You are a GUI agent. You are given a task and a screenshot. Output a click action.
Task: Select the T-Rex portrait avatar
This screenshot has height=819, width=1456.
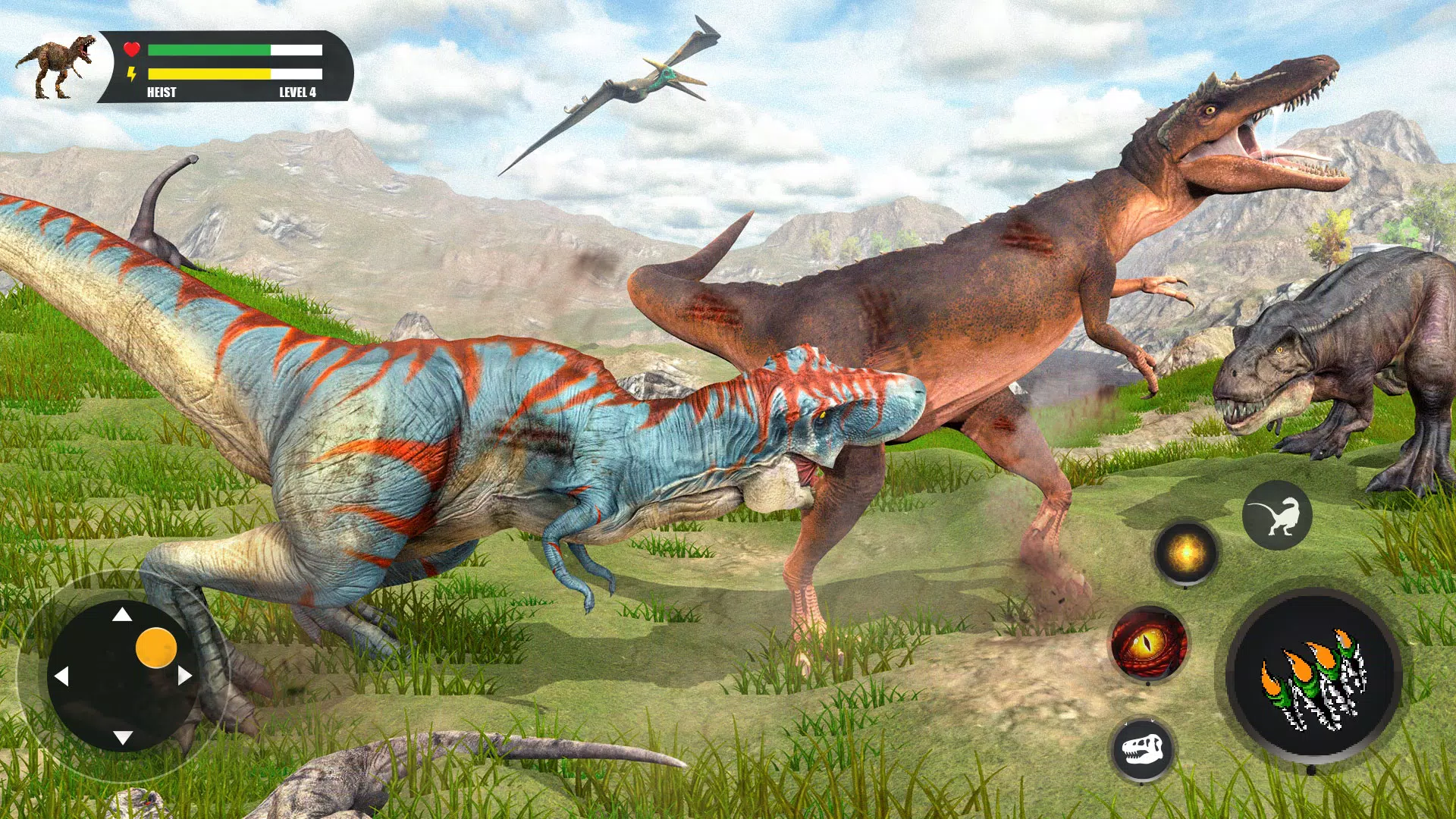[56, 67]
